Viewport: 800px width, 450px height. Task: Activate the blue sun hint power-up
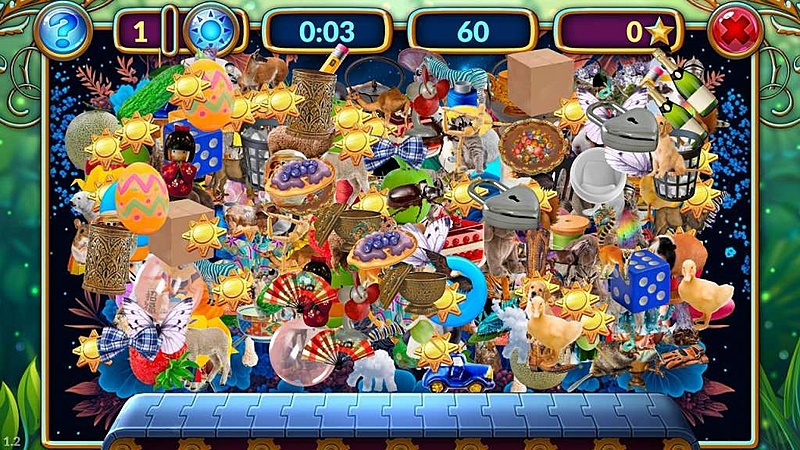tap(212, 31)
